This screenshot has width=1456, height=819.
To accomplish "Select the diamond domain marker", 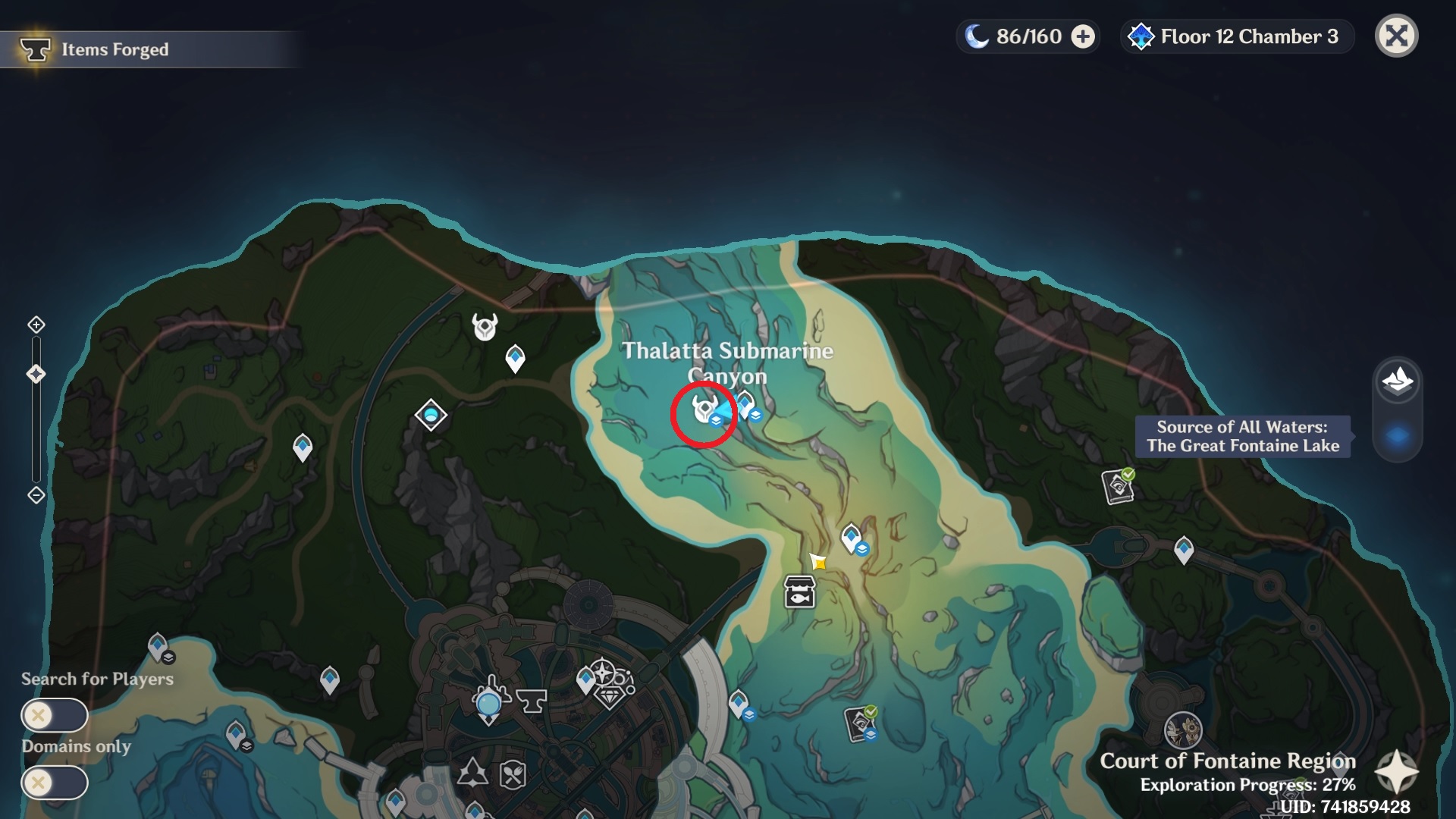I will (431, 415).
